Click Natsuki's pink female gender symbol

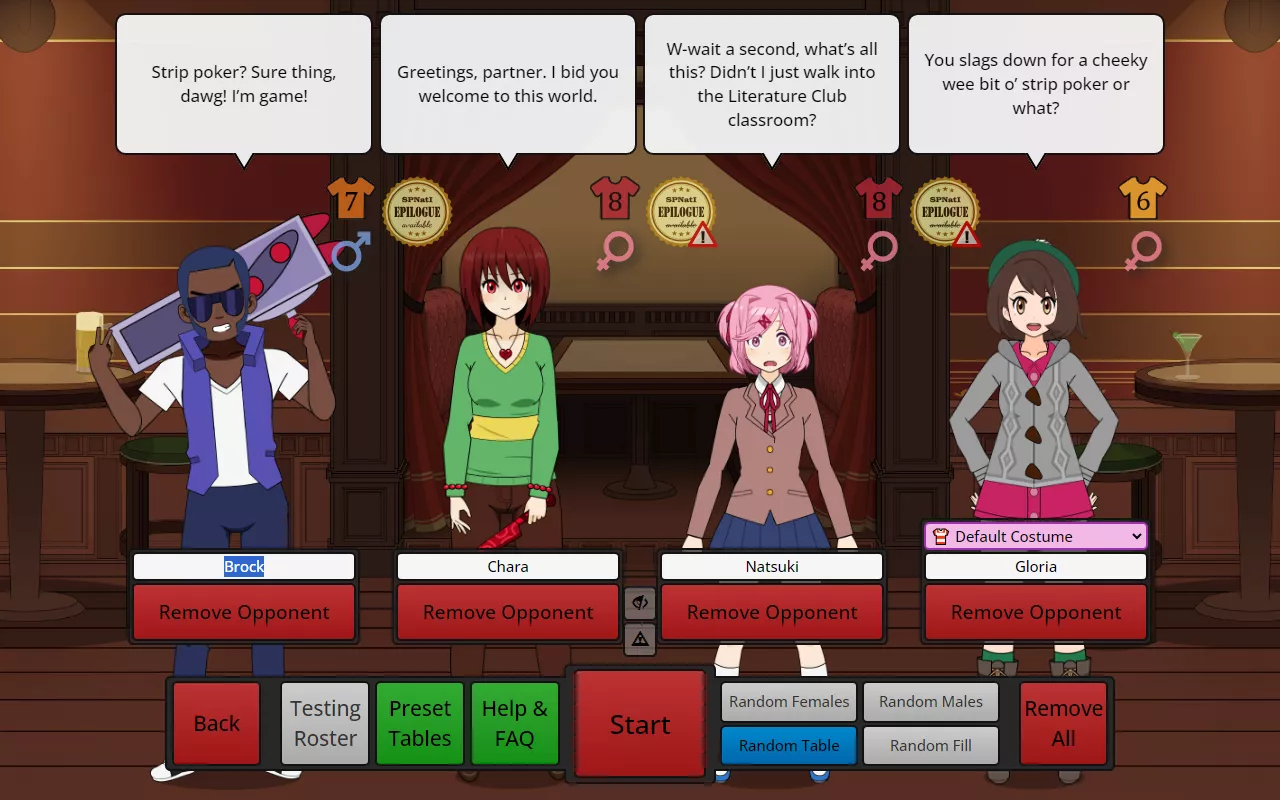(878, 252)
